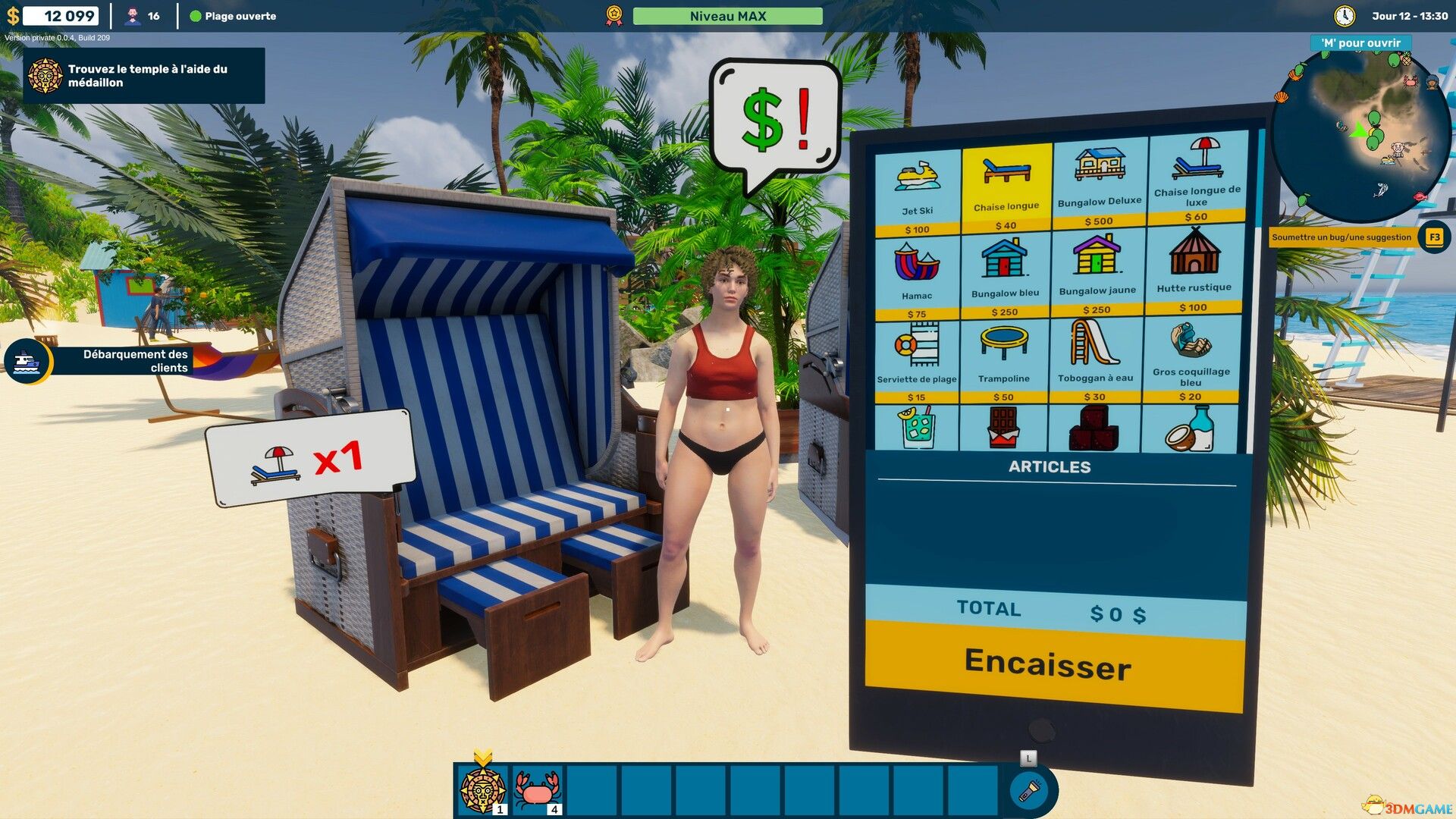This screenshot has width=1456, height=819.
Task: Pick the Serviette de plage item
Action: click(x=918, y=353)
